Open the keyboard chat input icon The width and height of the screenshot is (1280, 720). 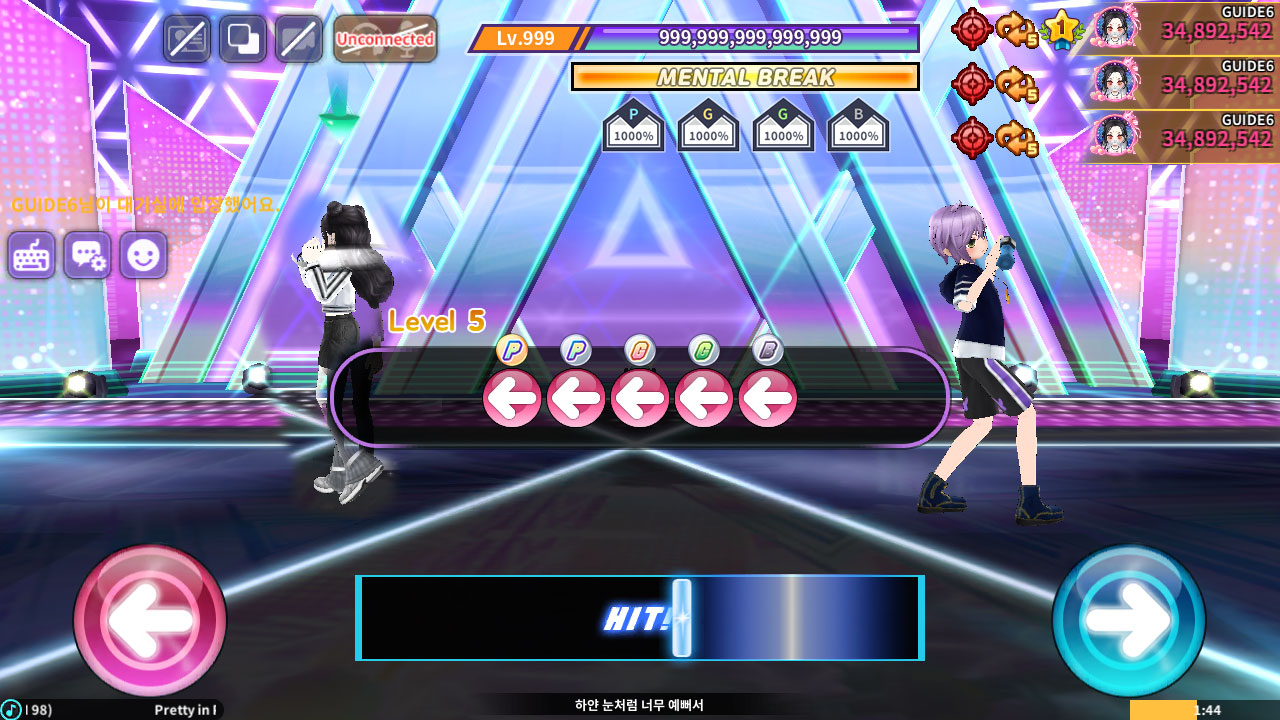pos(32,256)
